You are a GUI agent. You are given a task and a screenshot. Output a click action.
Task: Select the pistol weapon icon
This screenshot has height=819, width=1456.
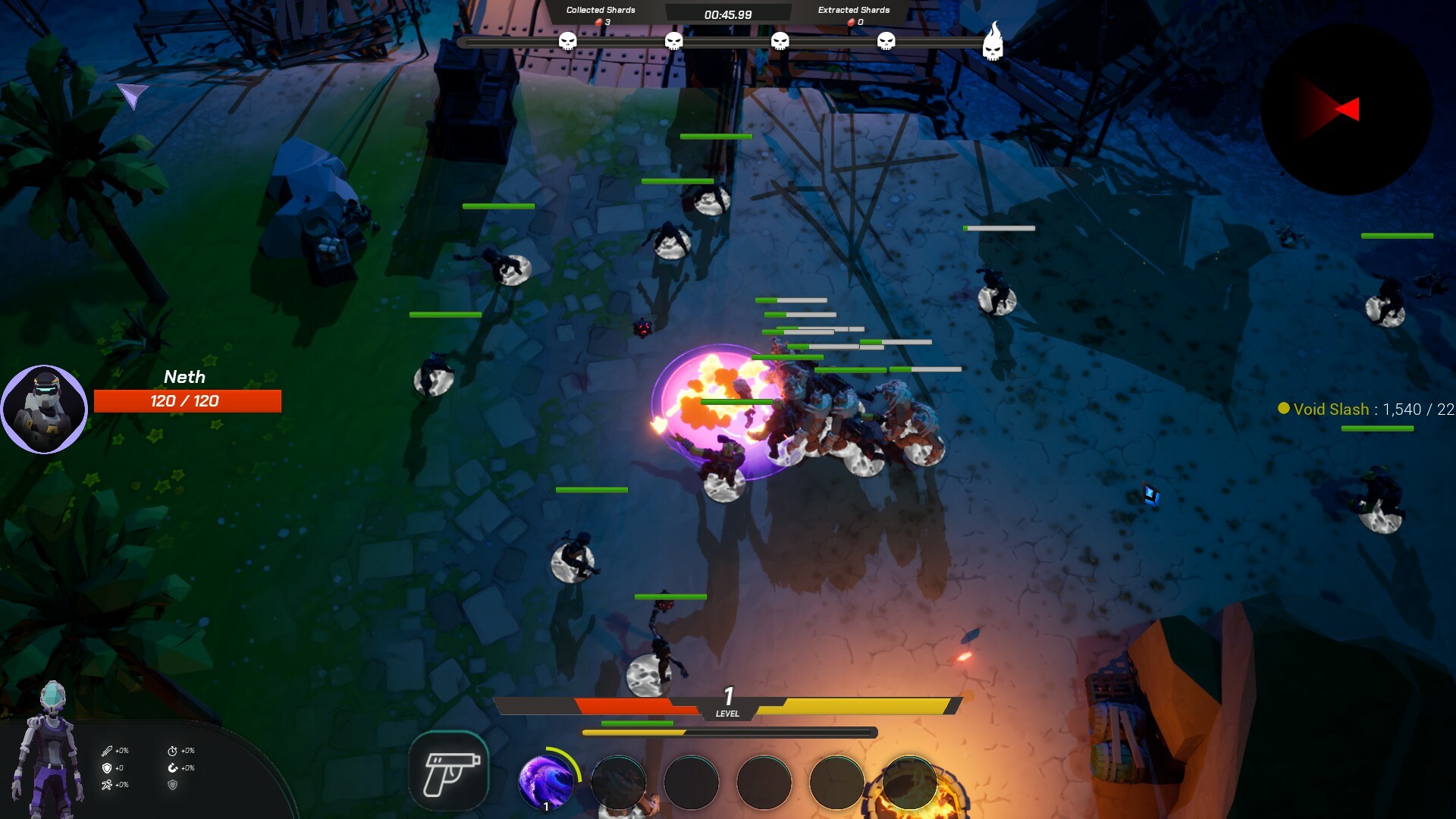449,770
